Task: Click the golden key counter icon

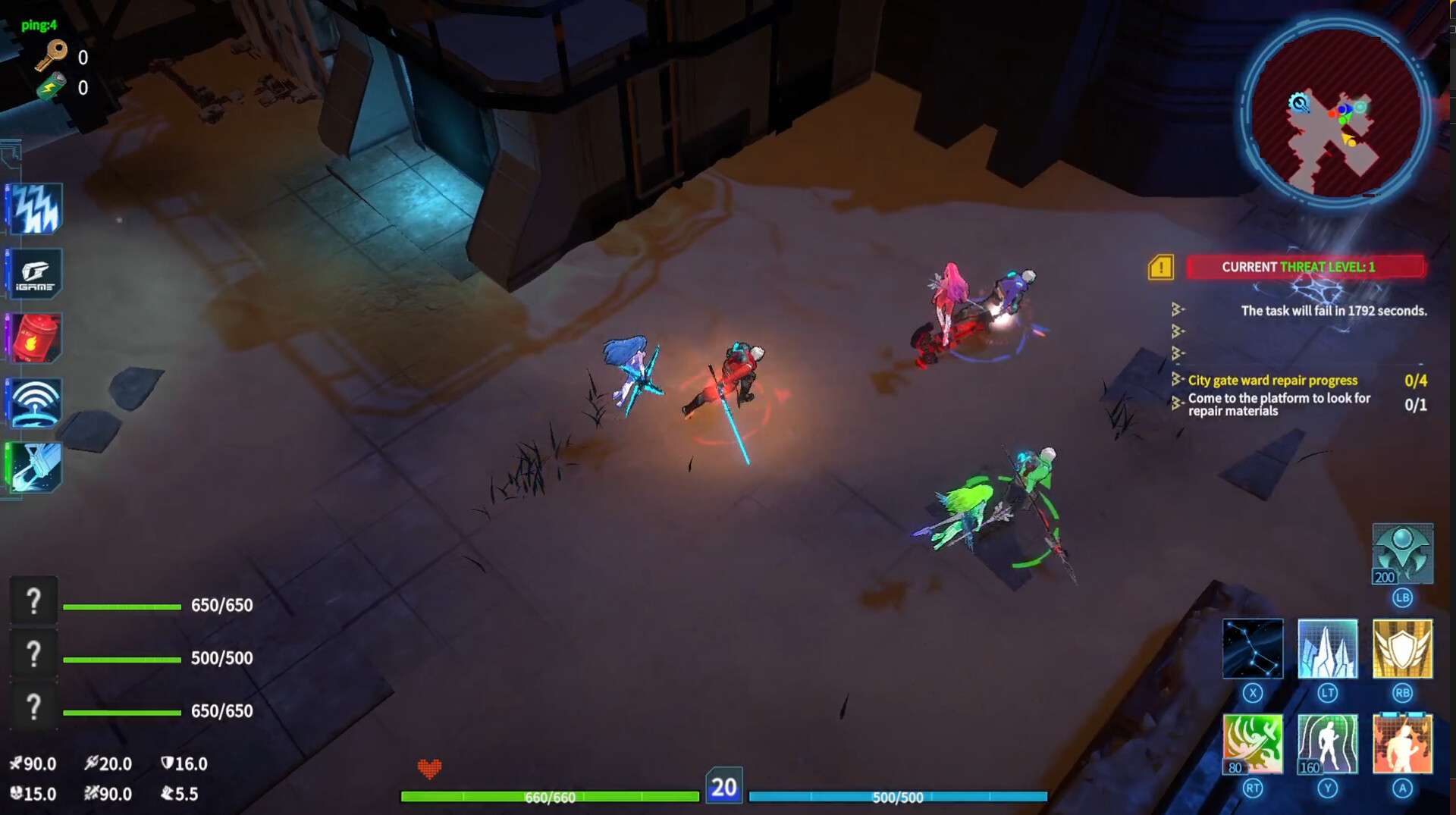Action: click(x=52, y=55)
